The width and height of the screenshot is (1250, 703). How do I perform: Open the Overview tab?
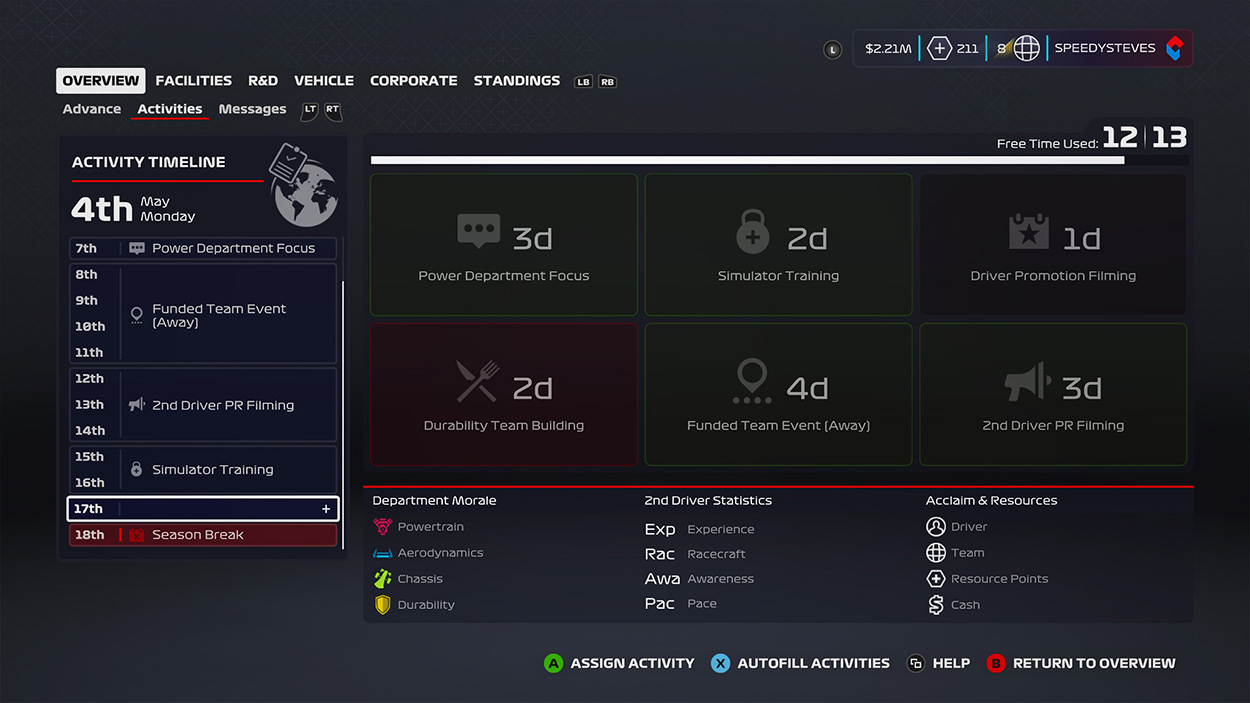(101, 81)
